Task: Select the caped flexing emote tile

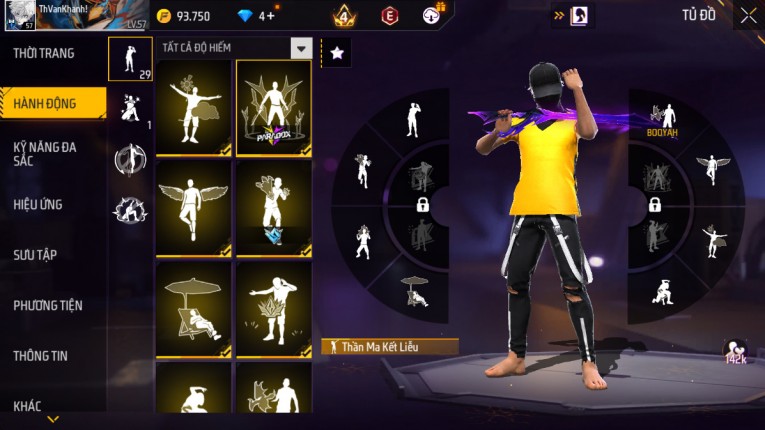Action: [193, 106]
